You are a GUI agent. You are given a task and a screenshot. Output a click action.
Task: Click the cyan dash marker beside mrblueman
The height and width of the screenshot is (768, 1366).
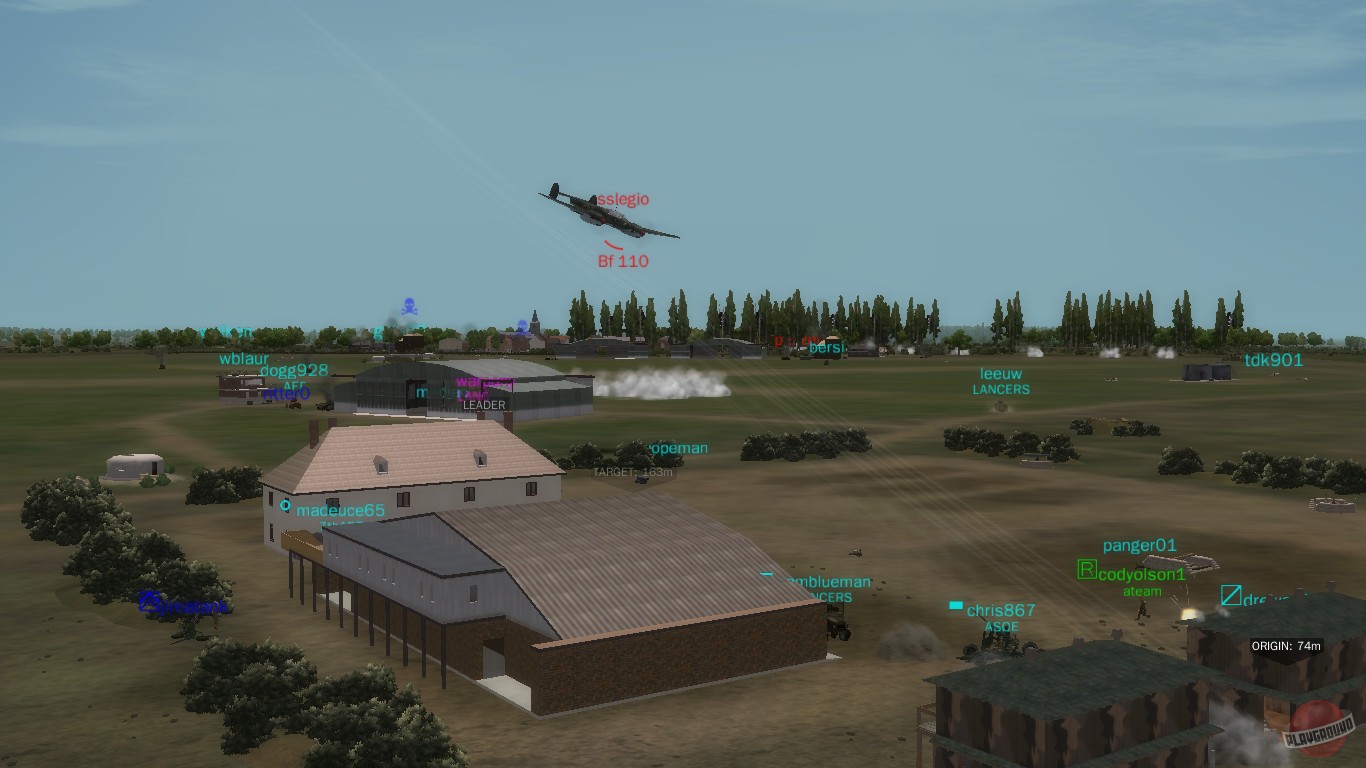pyautogui.click(x=767, y=575)
